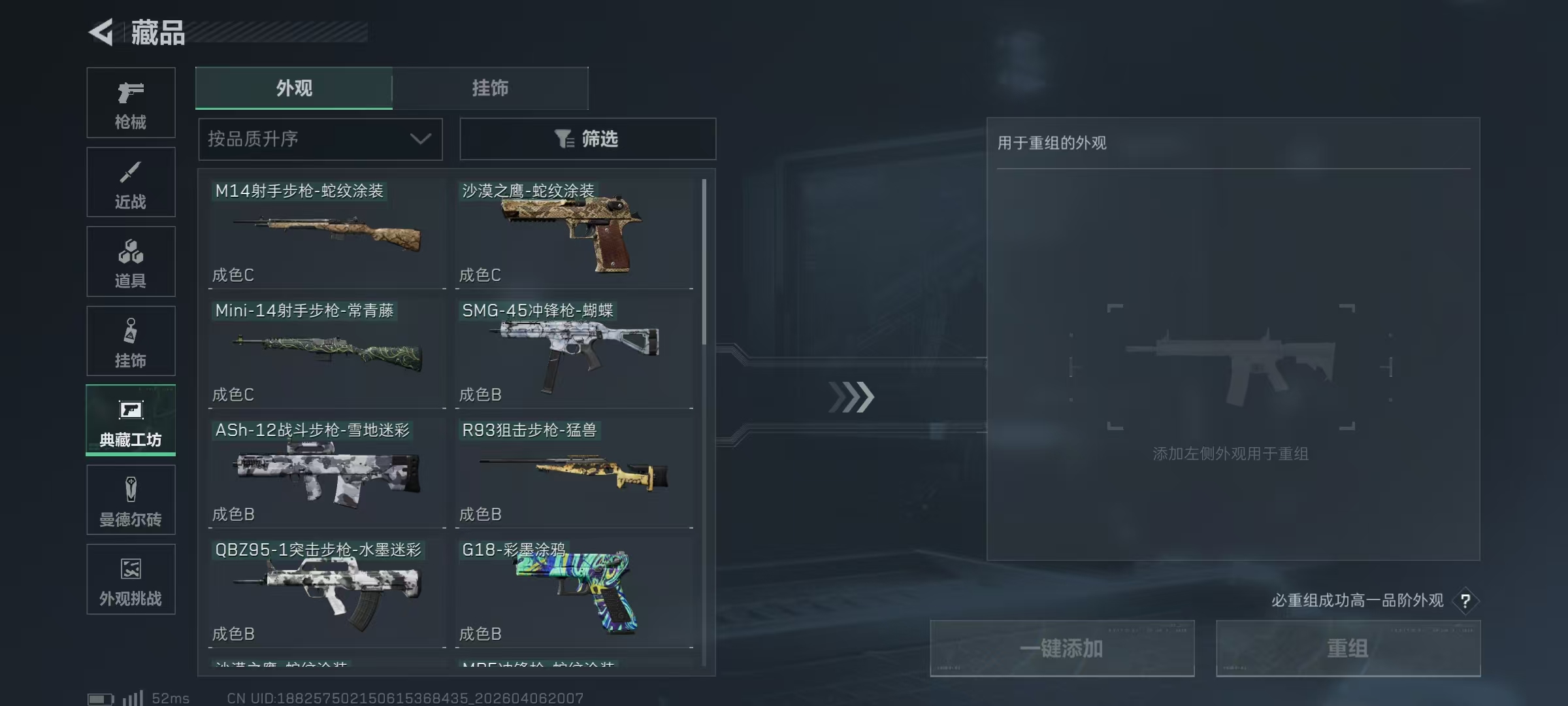The image size is (1568, 706).
Task: Click the help question mark near 必重组成功高一品阶外观
Action: click(x=1467, y=601)
